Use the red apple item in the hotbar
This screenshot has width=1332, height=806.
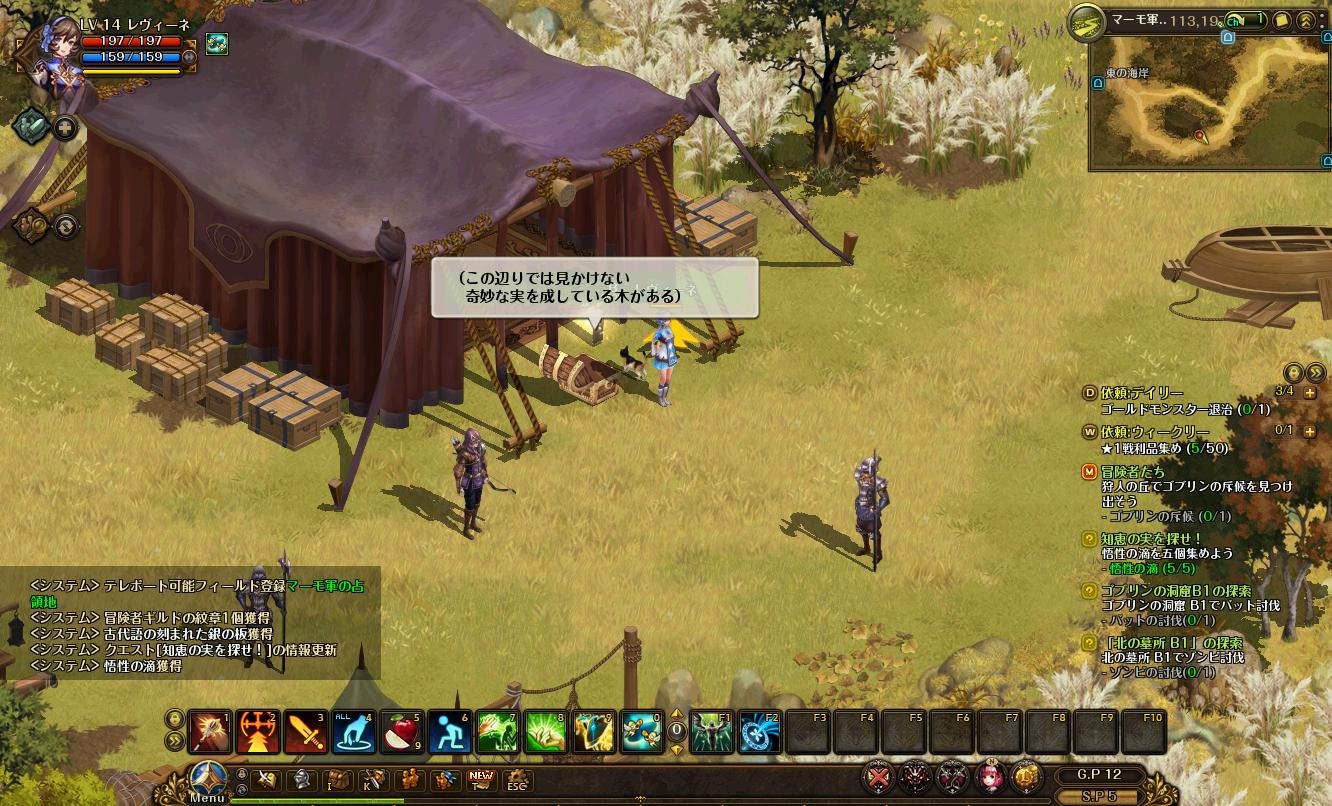tap(400, 732)
